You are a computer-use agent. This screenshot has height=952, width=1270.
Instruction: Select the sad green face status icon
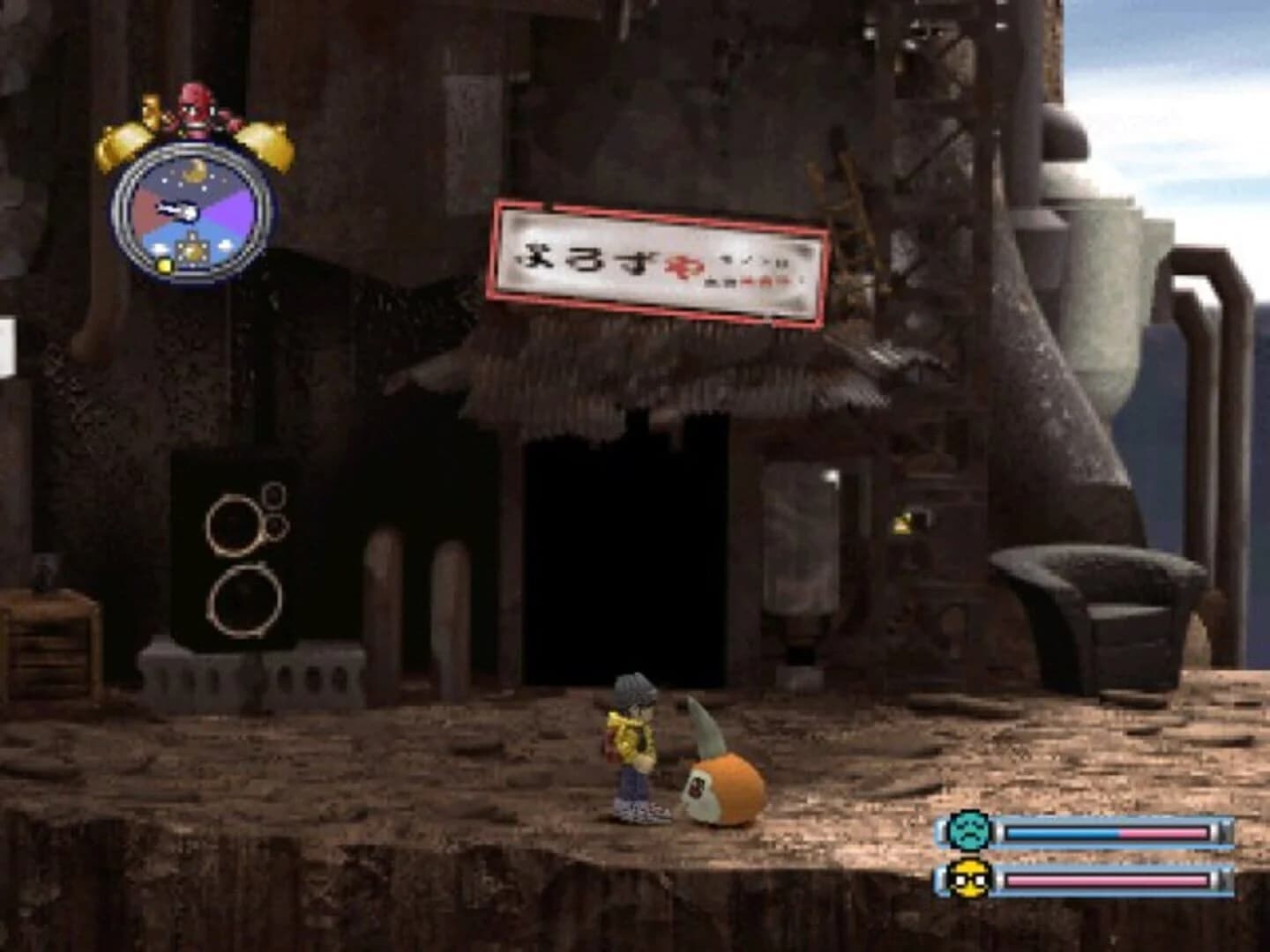tap(973, 829)
